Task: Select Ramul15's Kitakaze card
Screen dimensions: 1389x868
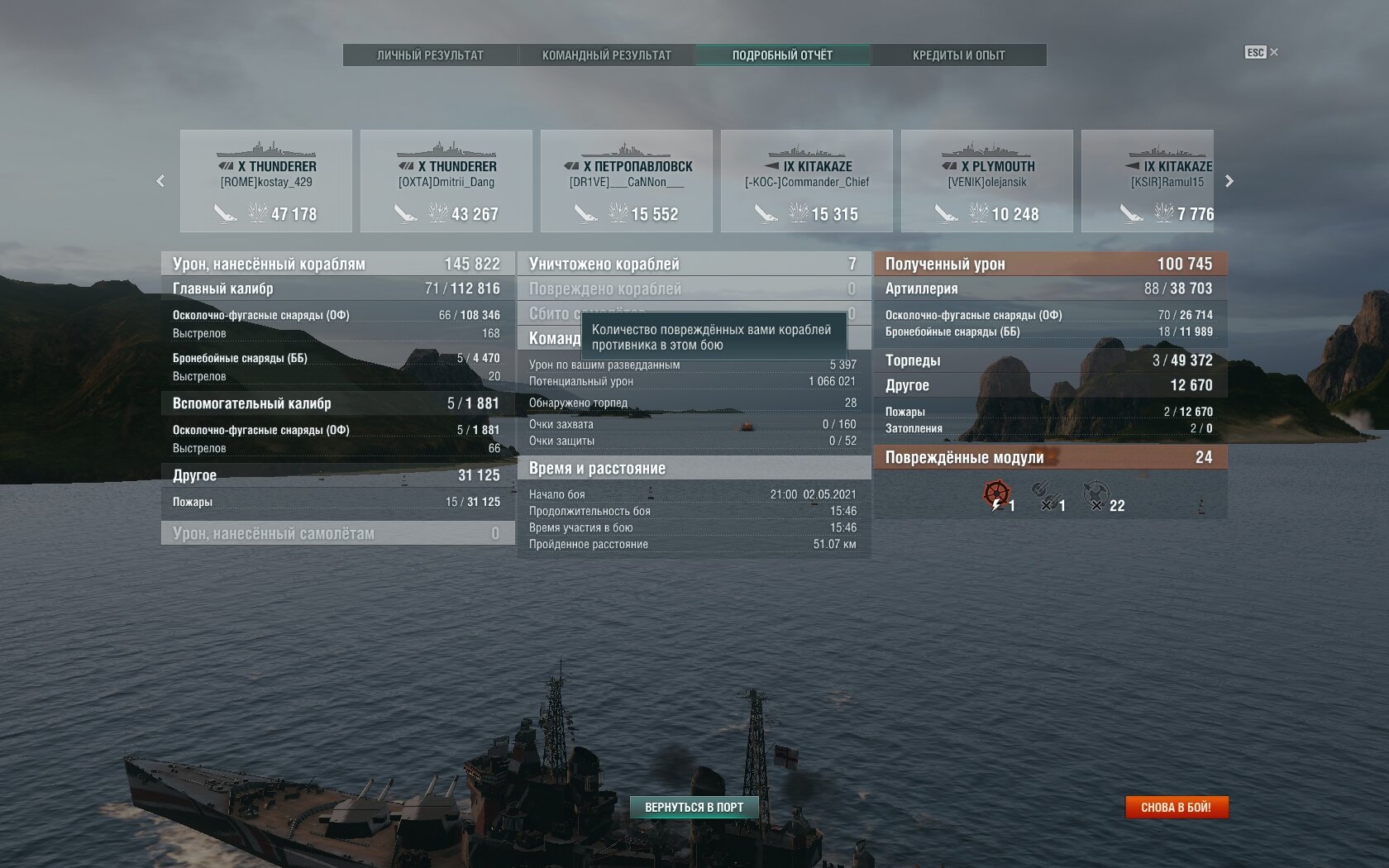Action: pos(1148,181)
